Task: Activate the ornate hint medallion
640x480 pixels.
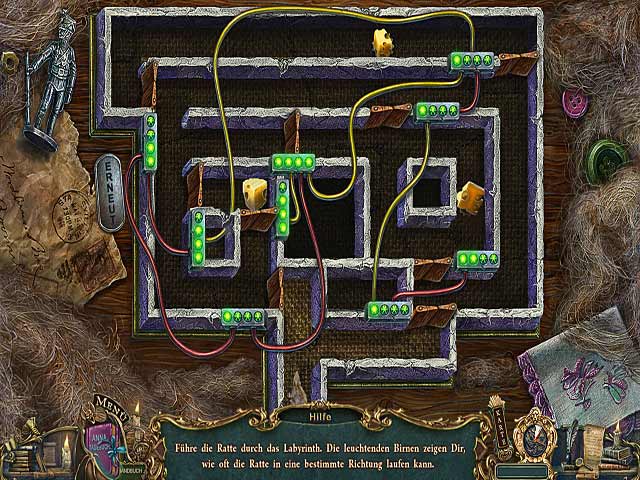Action: [535, 435]
